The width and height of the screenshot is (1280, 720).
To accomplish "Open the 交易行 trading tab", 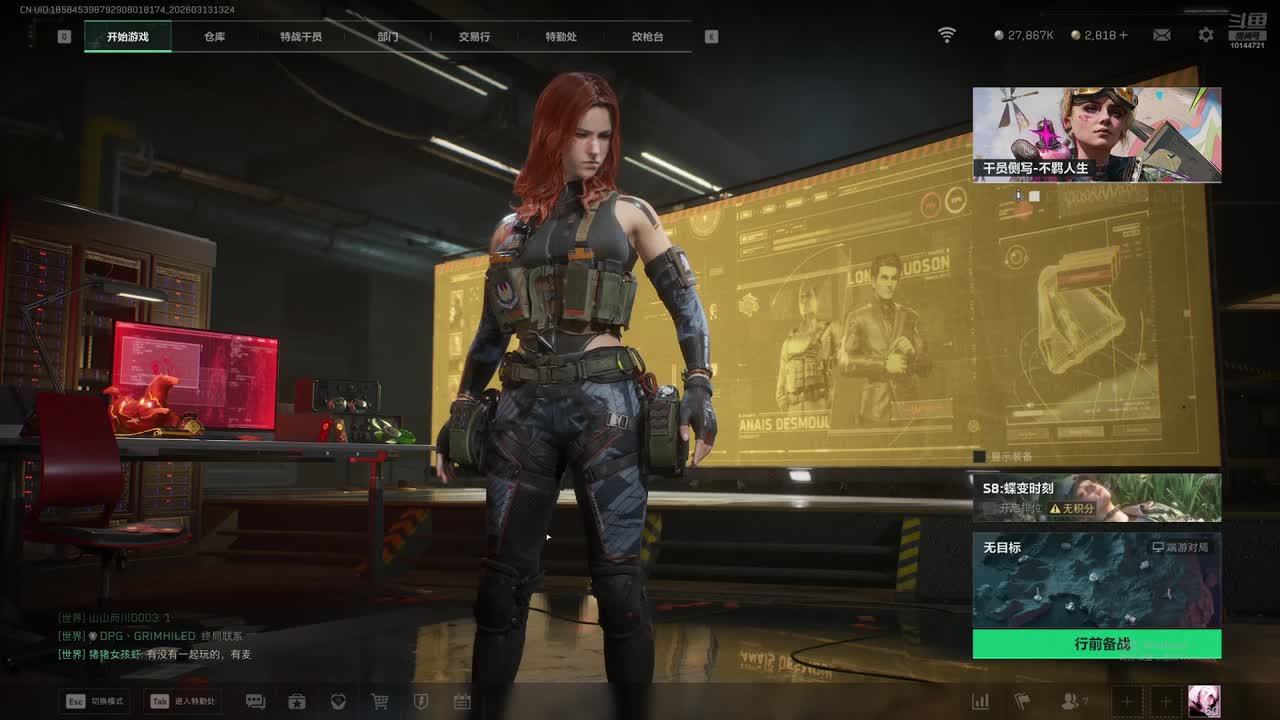I will 474,37.
